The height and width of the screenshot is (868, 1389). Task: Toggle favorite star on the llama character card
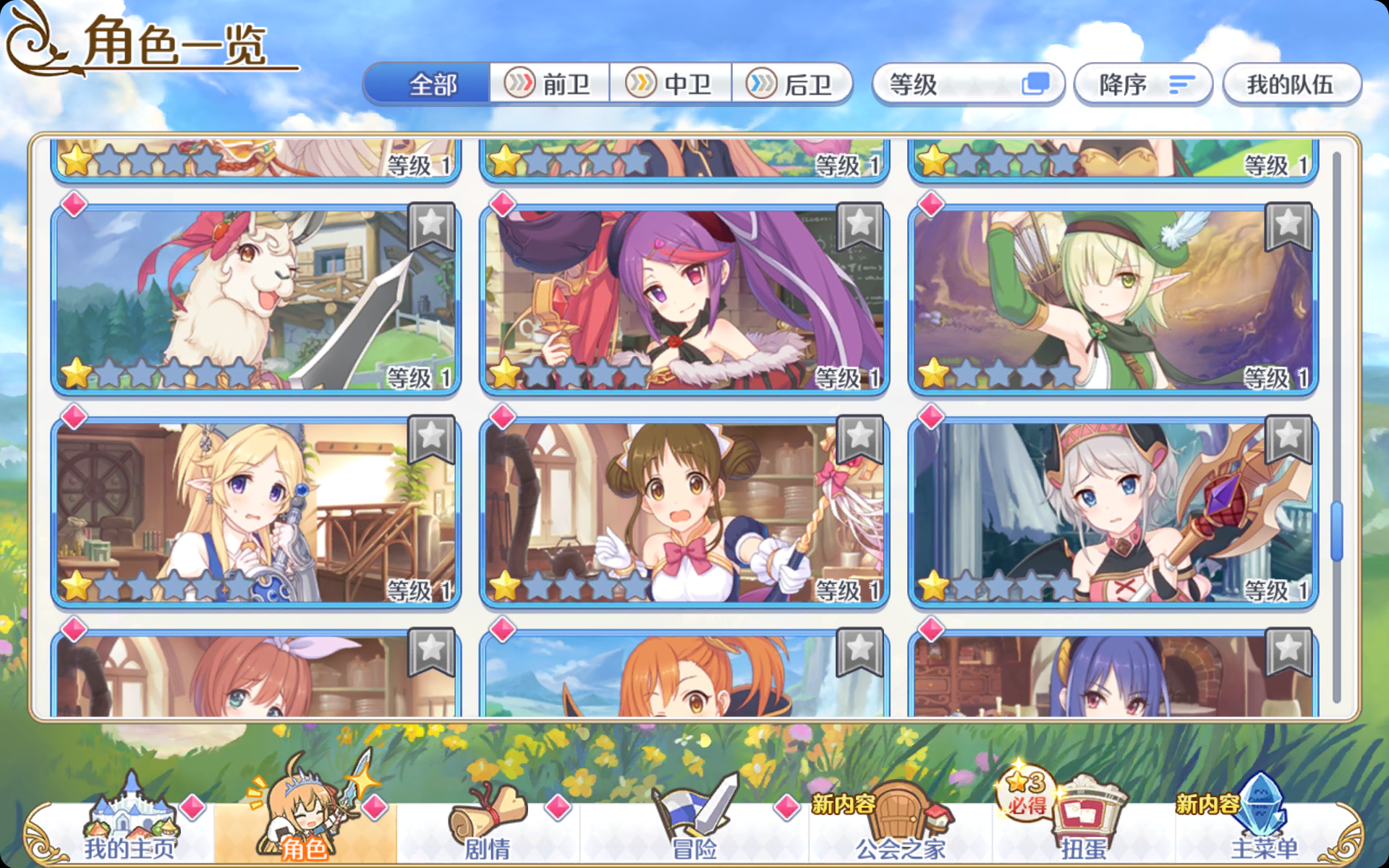point(430,226)
